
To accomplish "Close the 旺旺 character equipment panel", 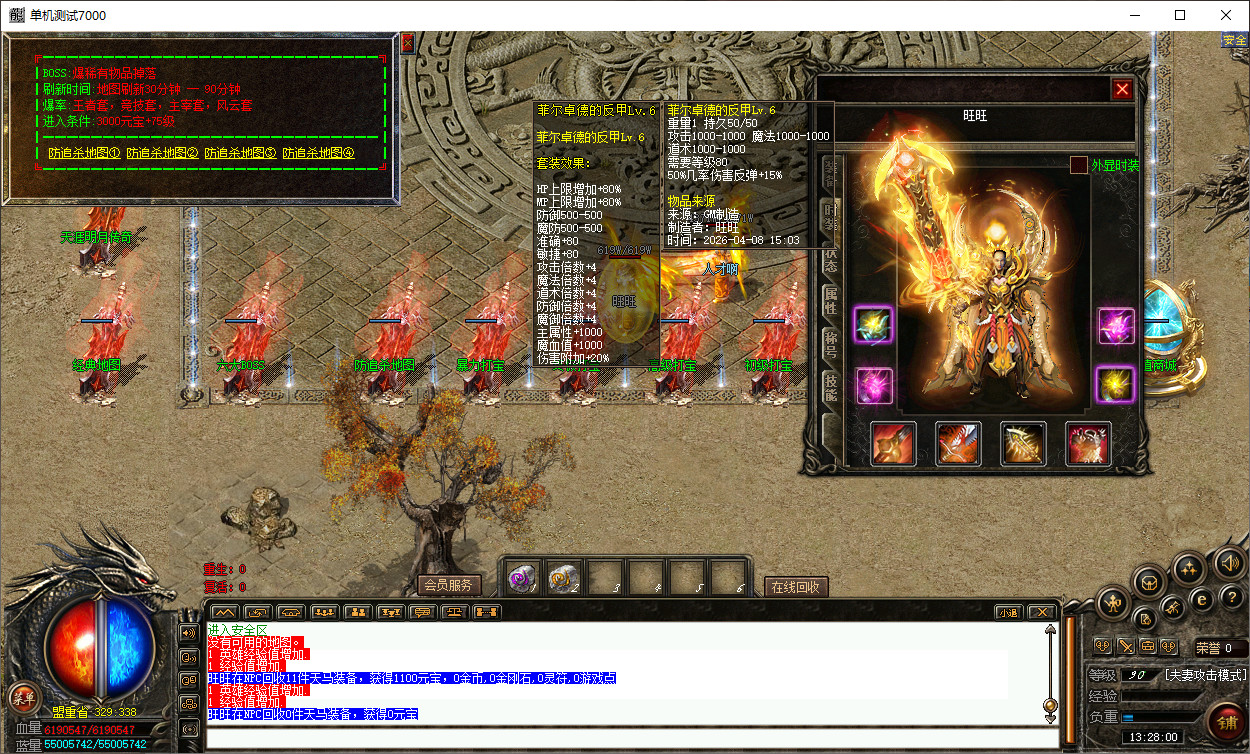I will [x=1122, y=89].
